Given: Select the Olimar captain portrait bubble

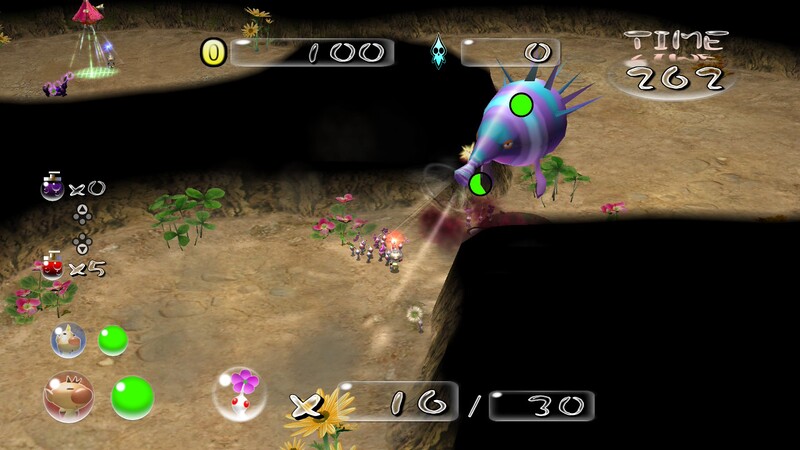Looking at the screenshot, I should point(68,394).
